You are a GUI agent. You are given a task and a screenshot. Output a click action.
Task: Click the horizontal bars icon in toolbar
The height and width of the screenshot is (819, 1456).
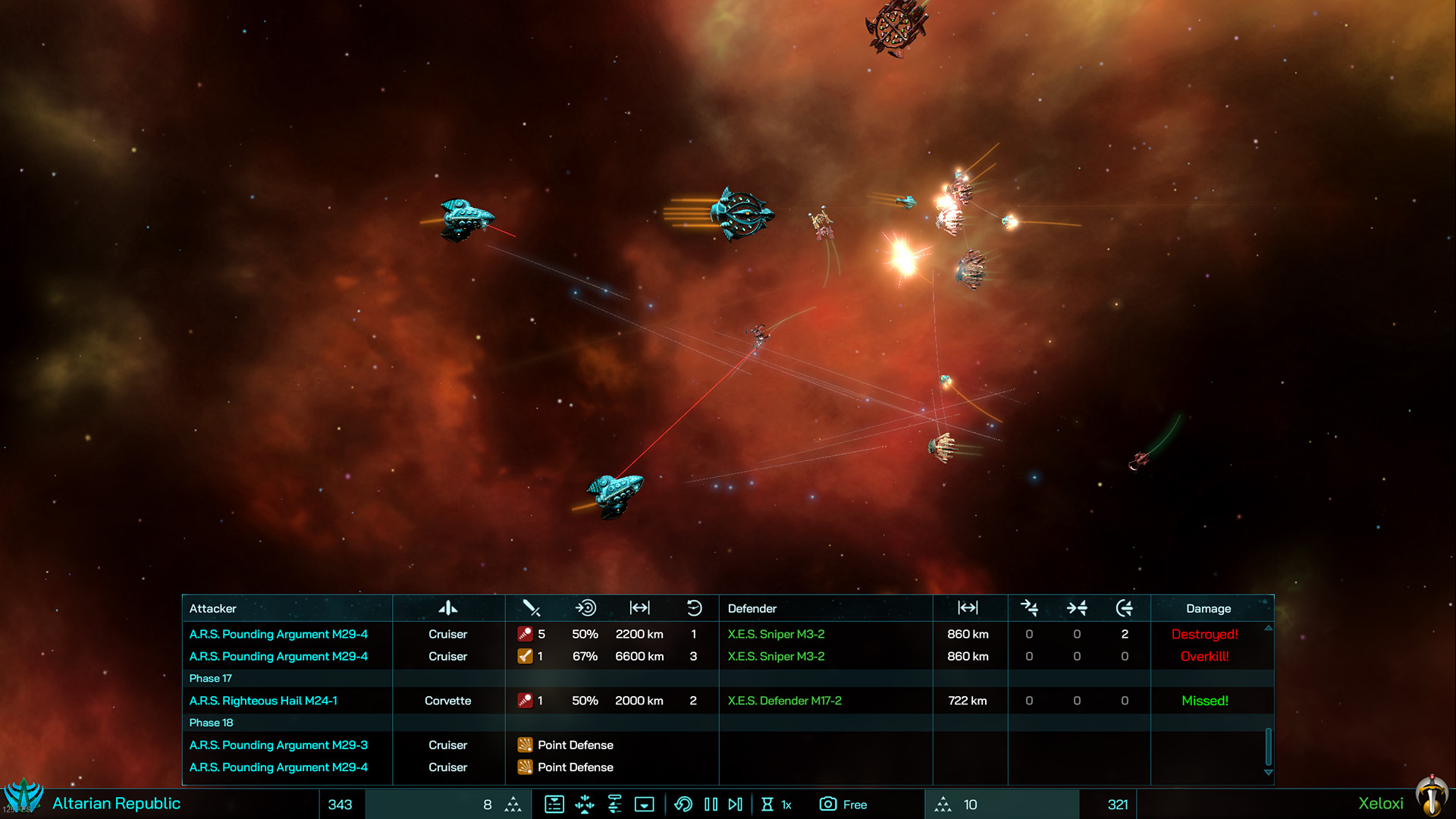pyautogui.click(x=614, y=805)
